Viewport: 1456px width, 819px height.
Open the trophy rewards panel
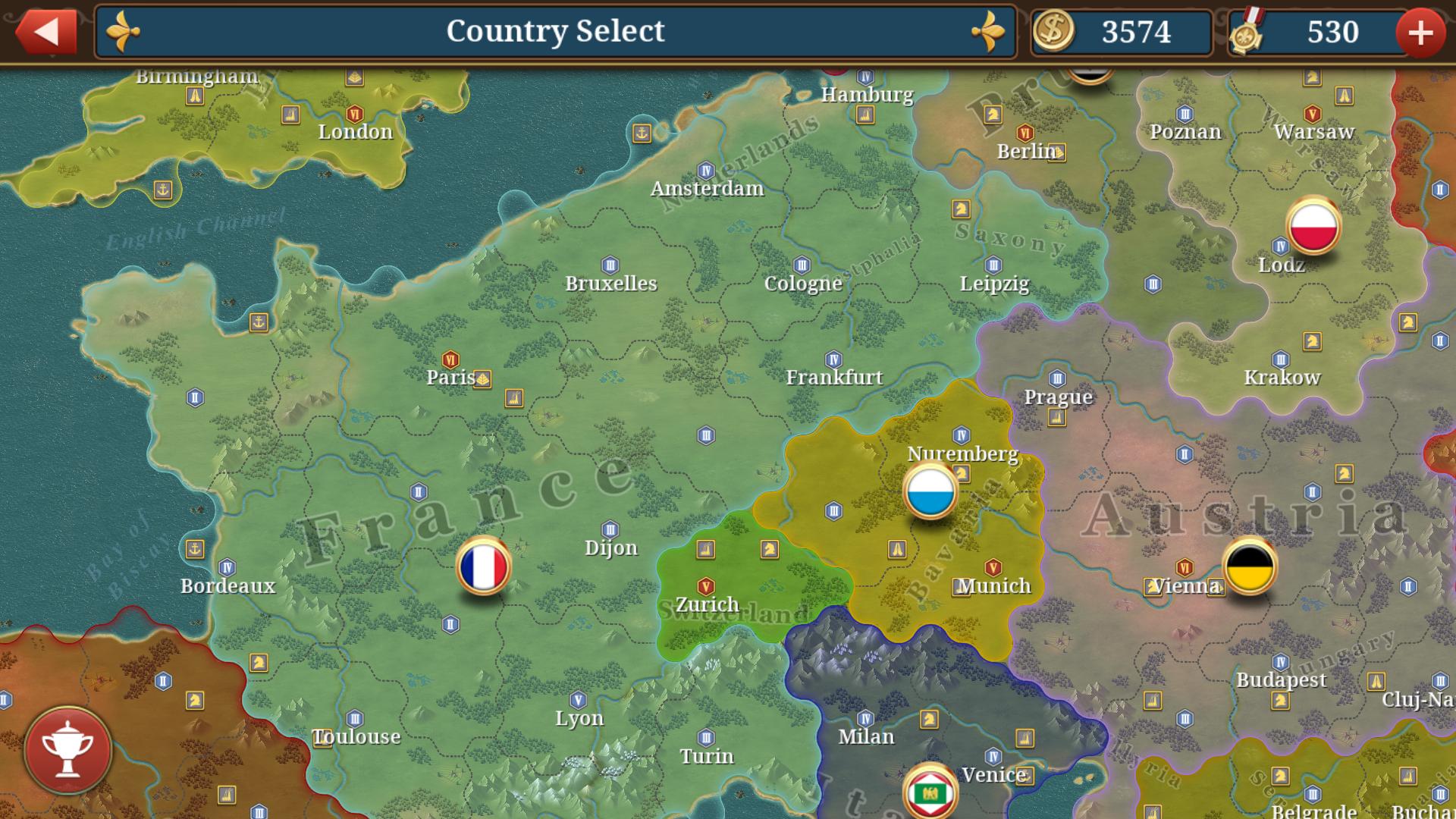(x=68, y=748)
